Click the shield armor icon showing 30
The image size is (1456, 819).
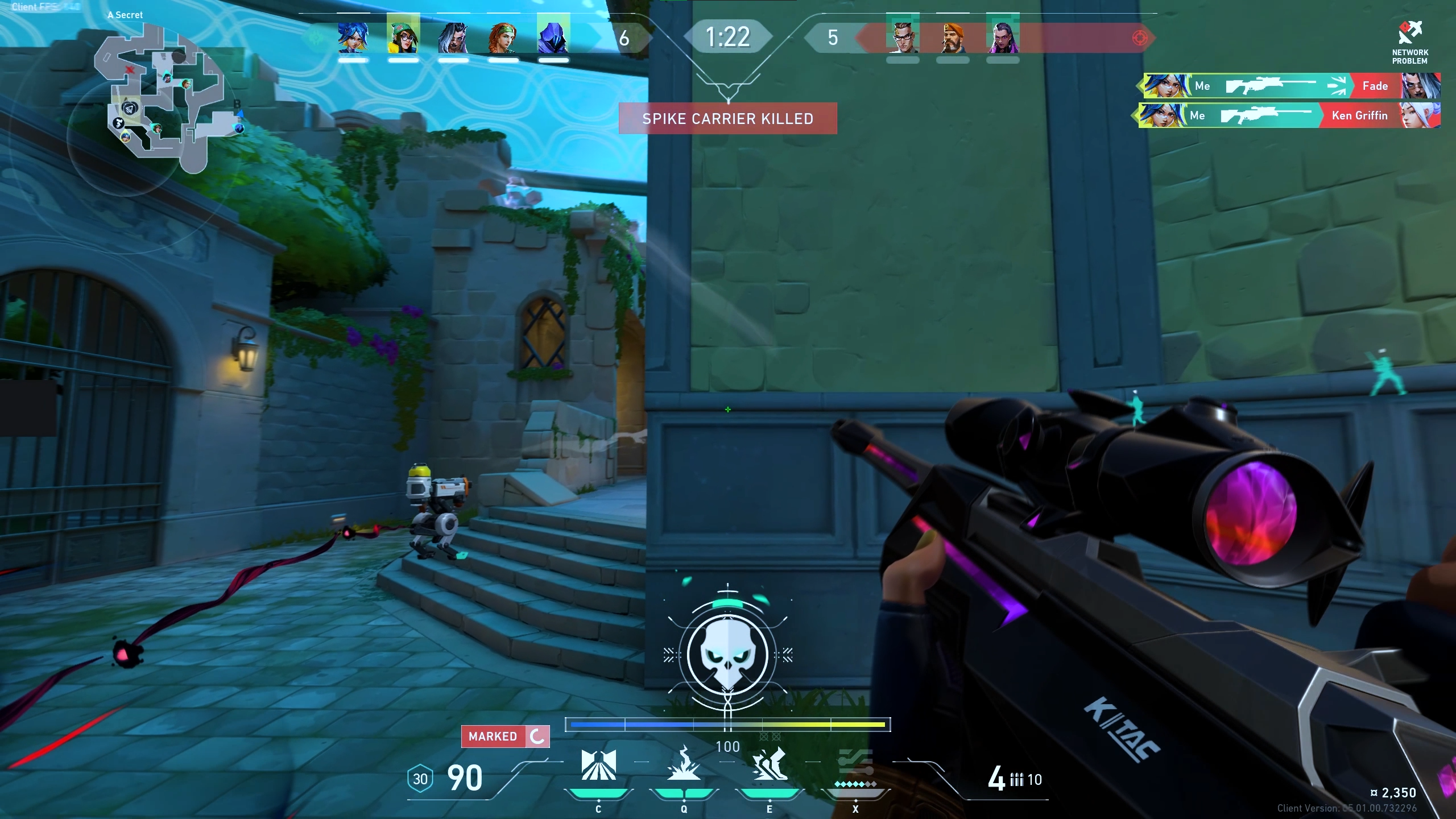point(420,779)
